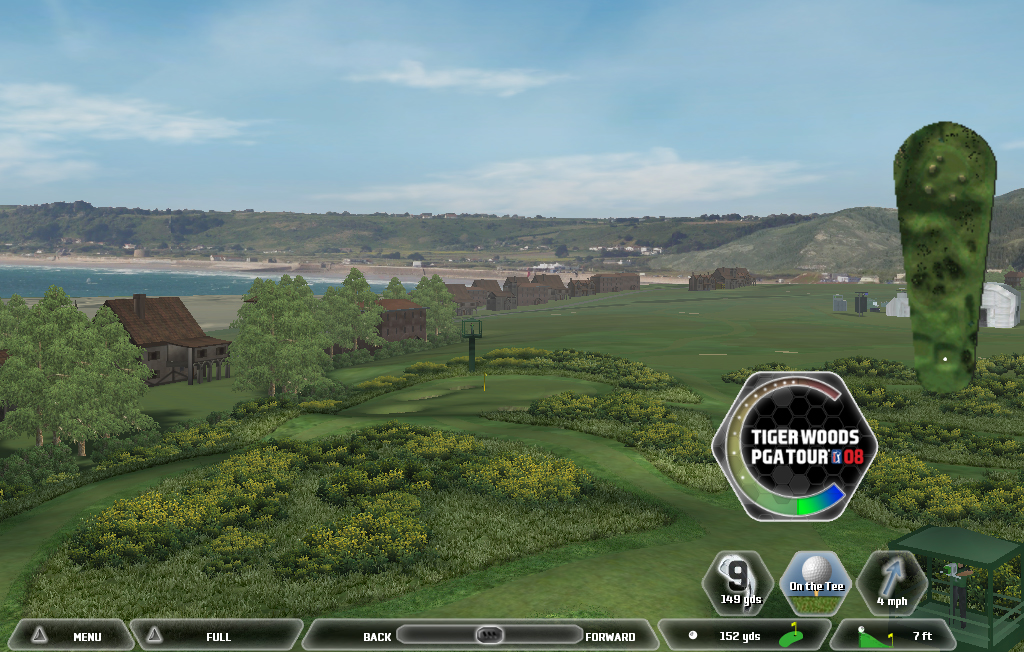The height and width of the screenshot is (652, 1024).
Task: Click the On the Tee lie icon
Action: click(815, 581)
